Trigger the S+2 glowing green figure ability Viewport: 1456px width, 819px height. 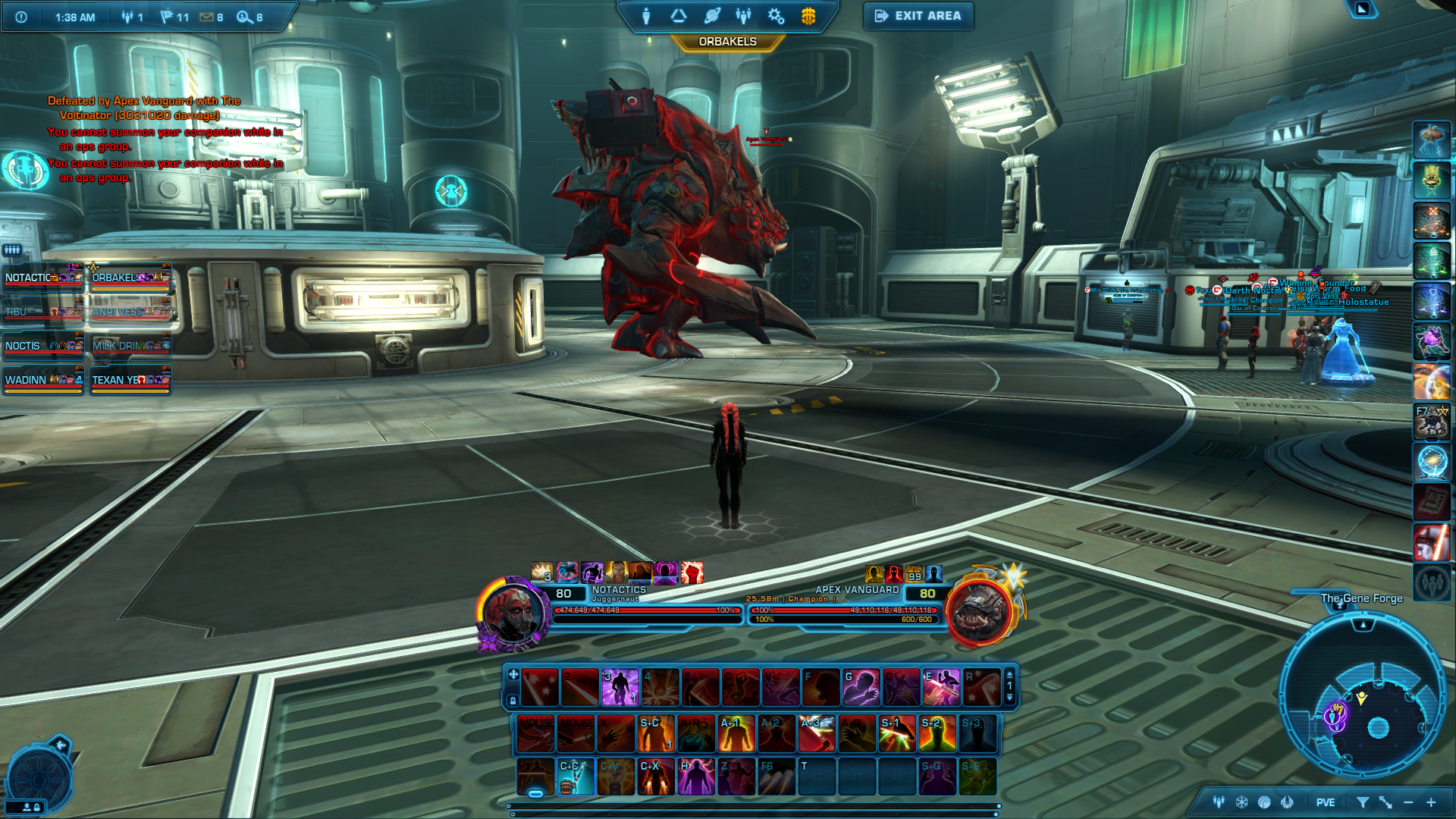tap(937, 734)
